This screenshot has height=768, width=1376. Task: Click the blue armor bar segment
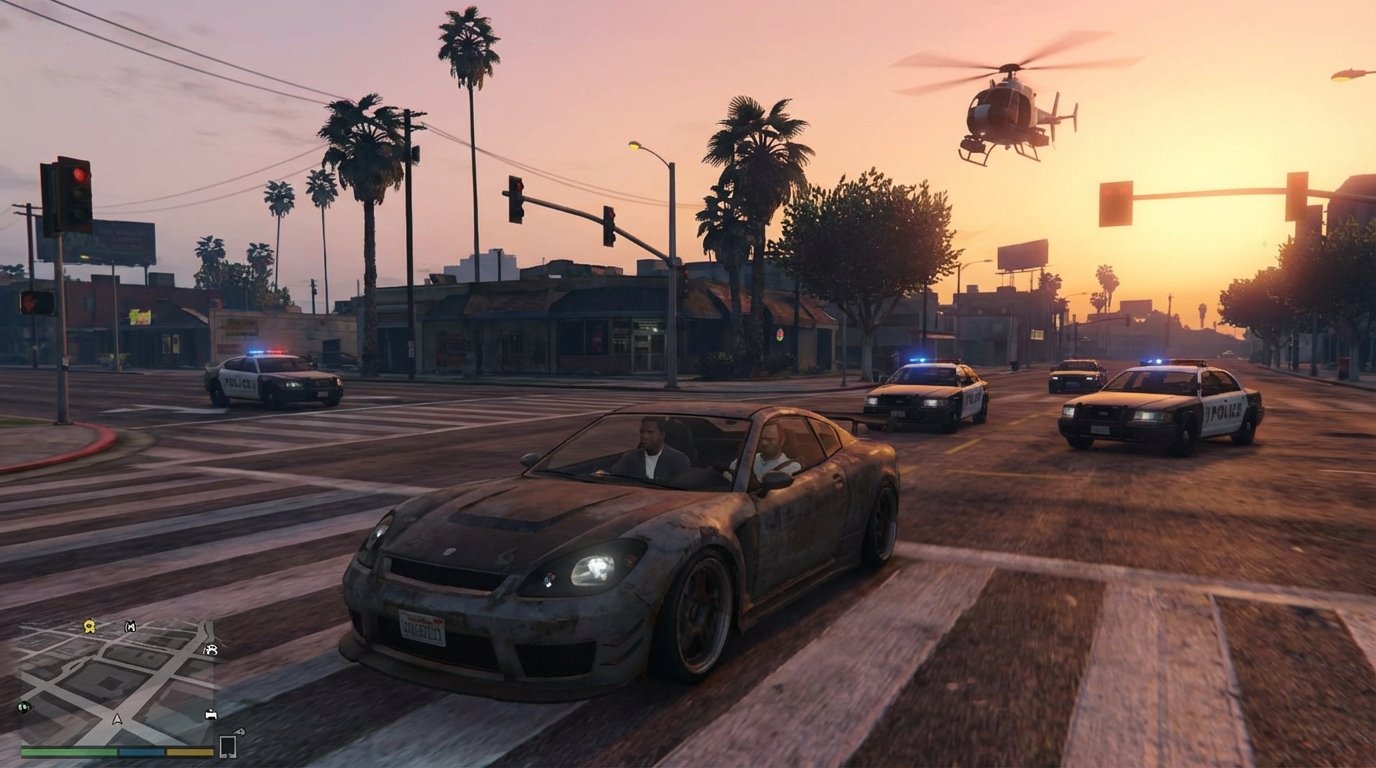(x=141, y=752)
